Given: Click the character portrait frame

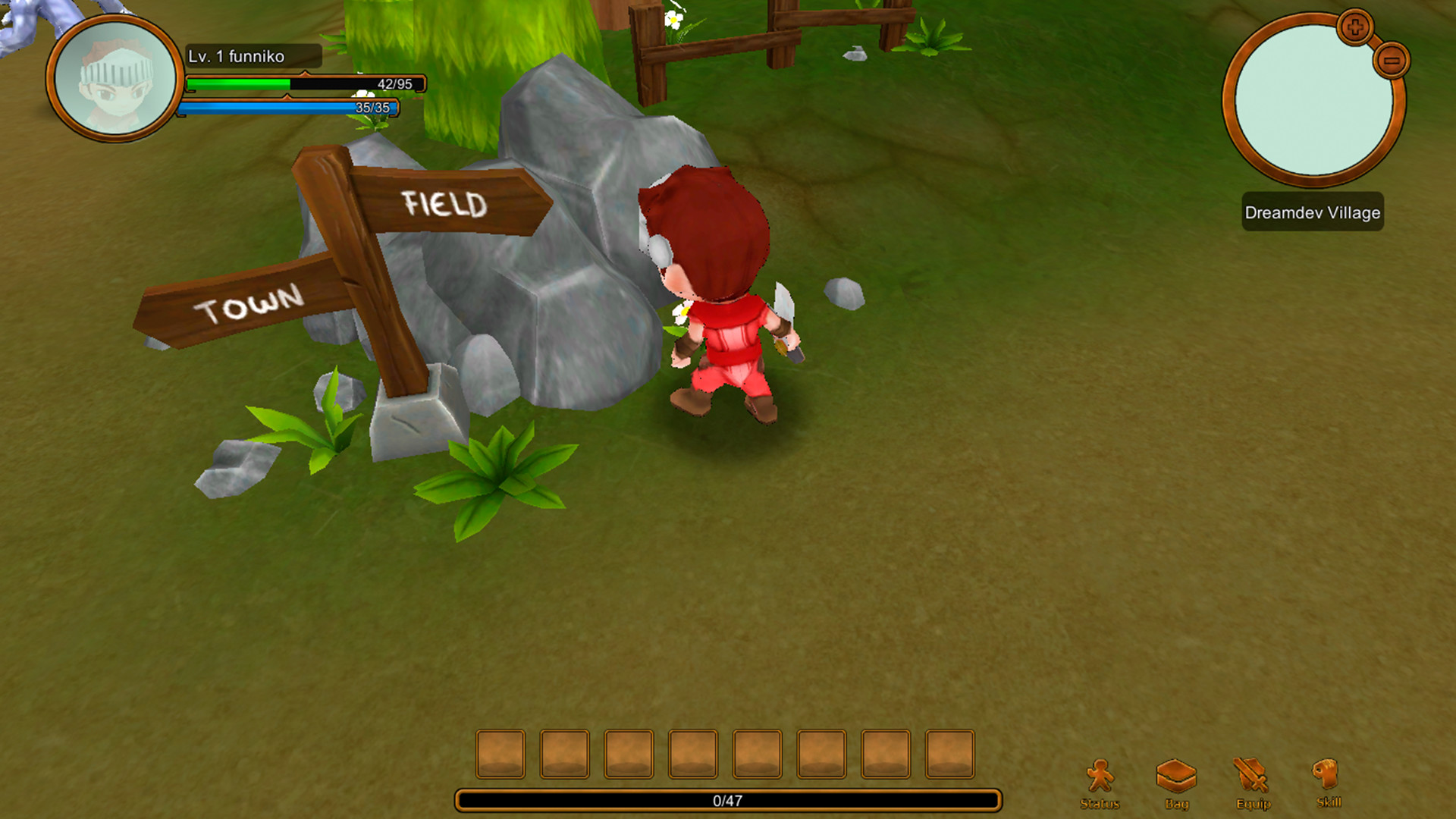Looking at the screenshot, I should tap(112, 80).
